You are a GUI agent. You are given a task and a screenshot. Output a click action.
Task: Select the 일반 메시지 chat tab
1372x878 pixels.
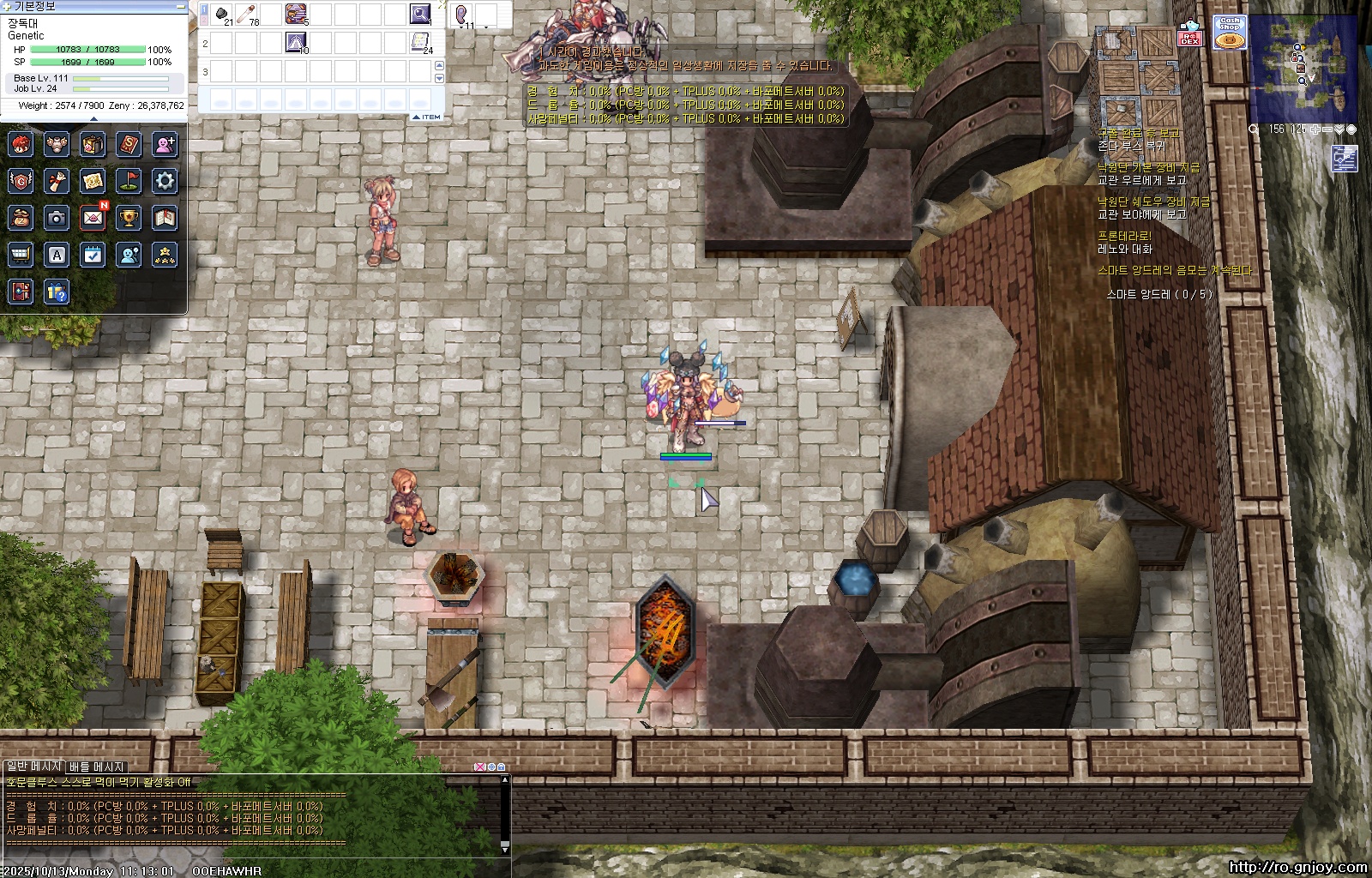(x=33, y=766)
